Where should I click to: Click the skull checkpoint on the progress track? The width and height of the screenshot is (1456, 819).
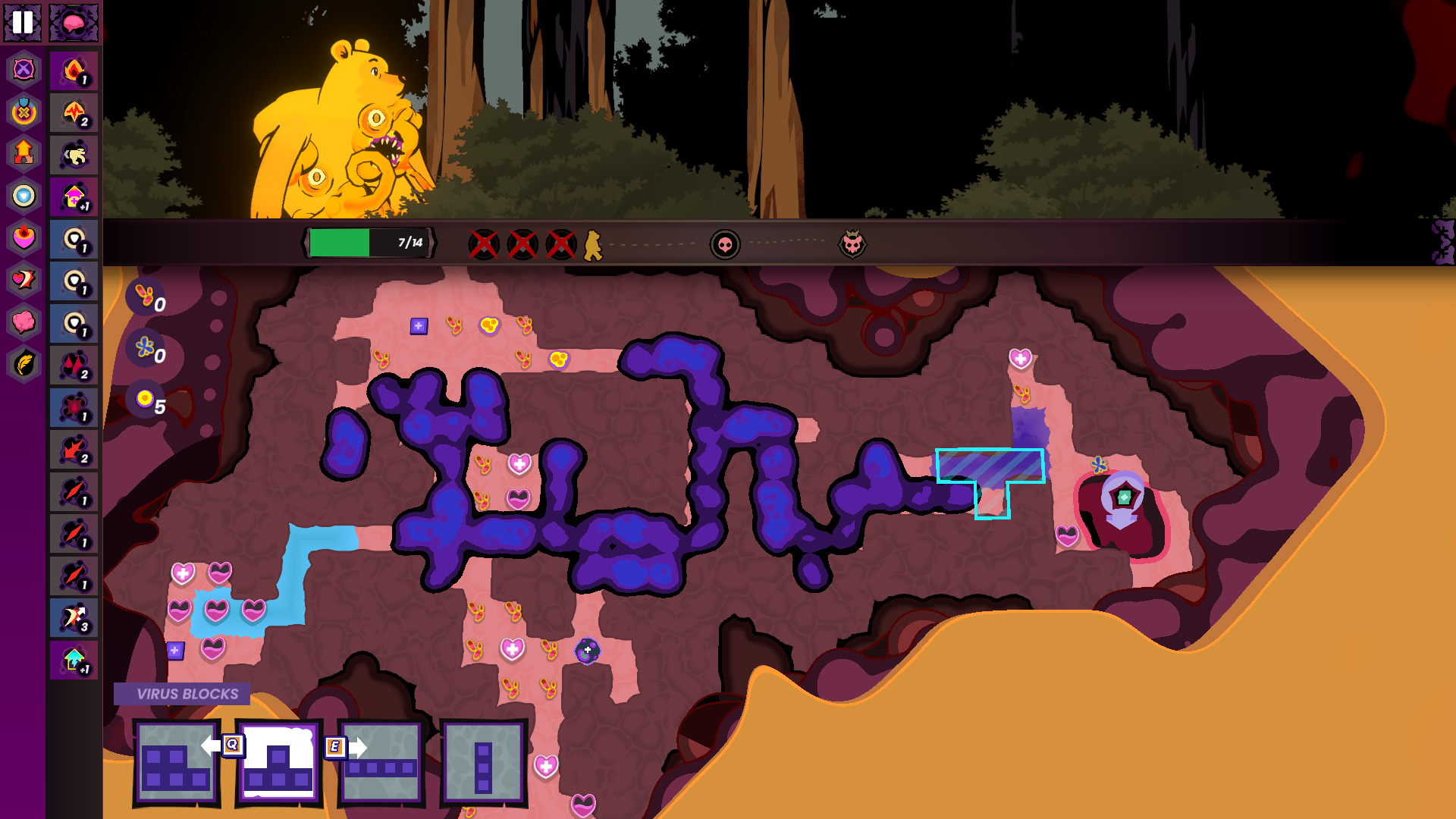tap(726, 243)
